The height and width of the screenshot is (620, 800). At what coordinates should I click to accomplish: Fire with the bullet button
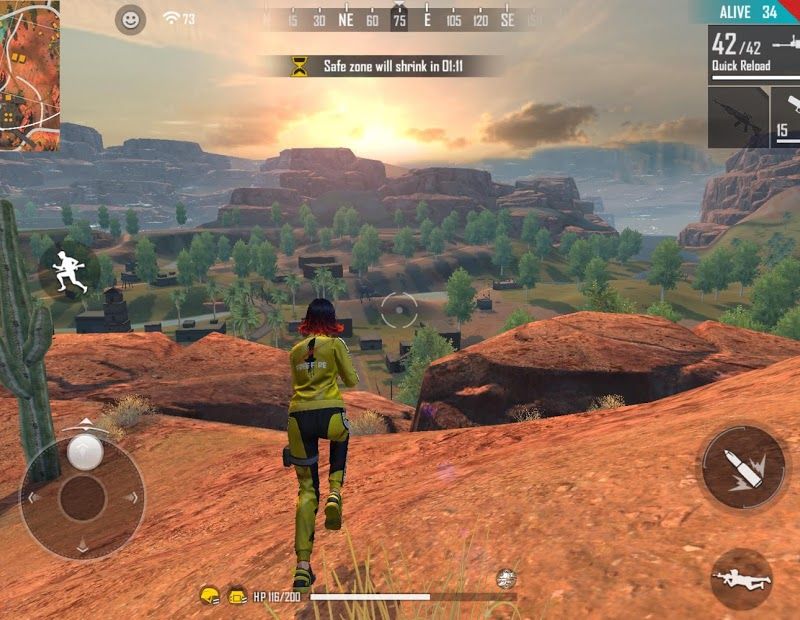(742, 467)
